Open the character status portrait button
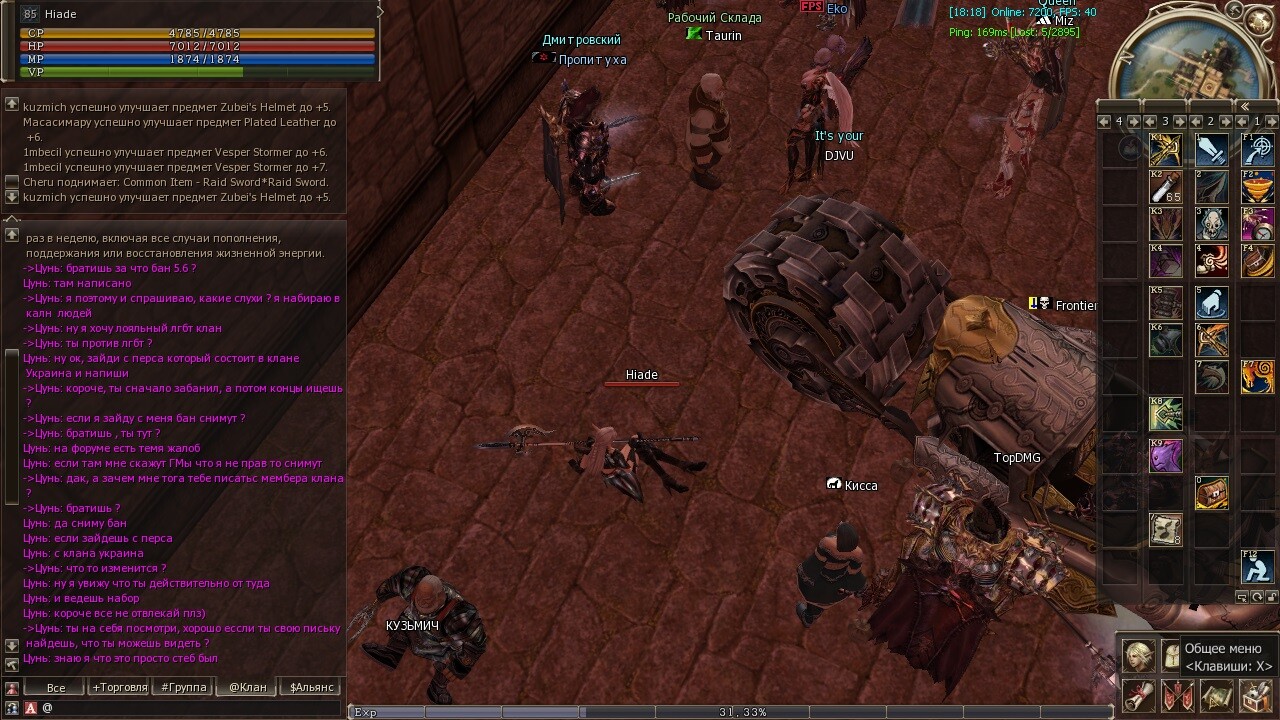 (1138, 656)
